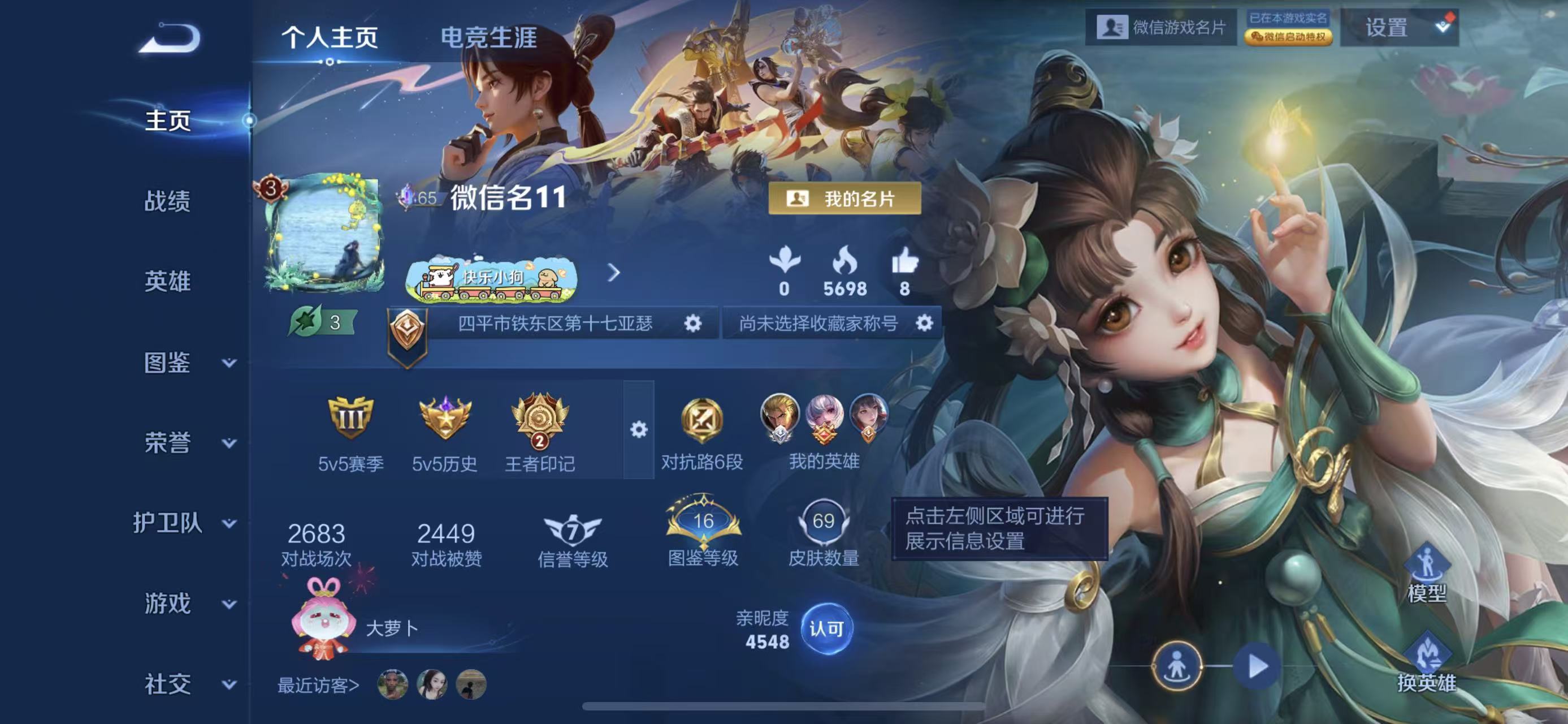The height and width of the screenshot is (724, 1568).
Task: Click the 我的名片 button
Action: coord(846,199)
